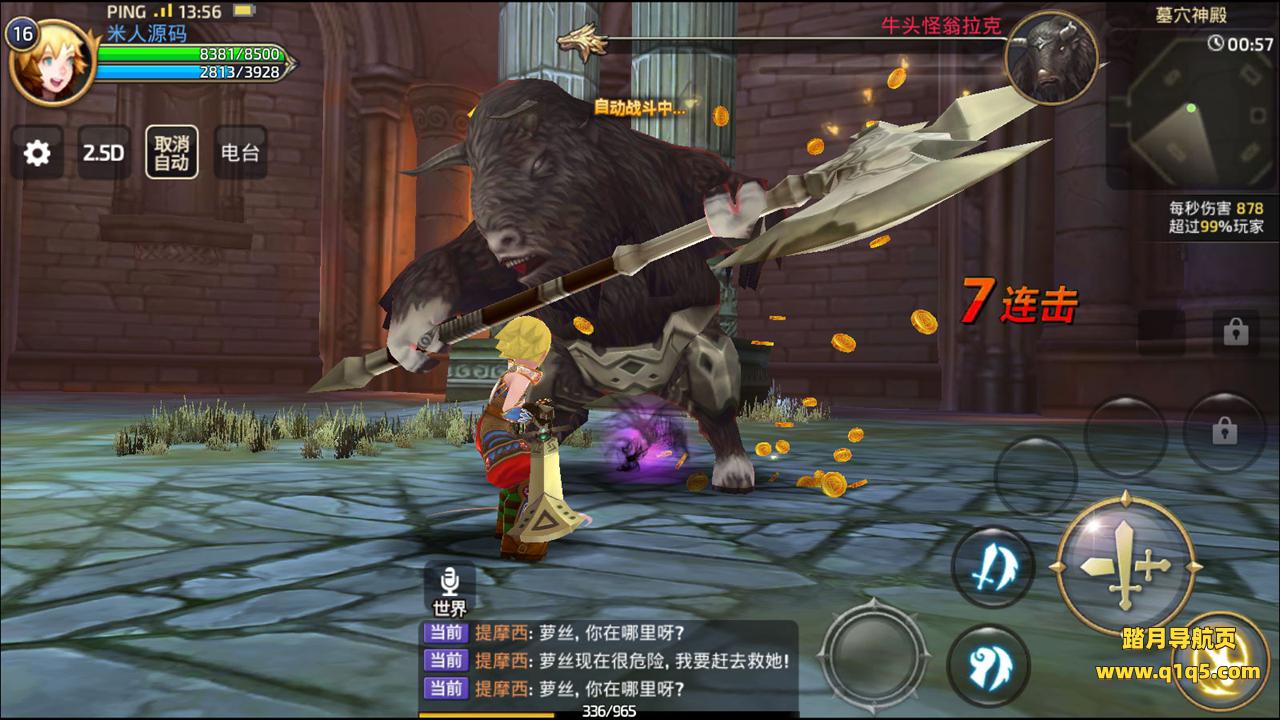Activate the blue slash skill

click(x=991, y=569)
